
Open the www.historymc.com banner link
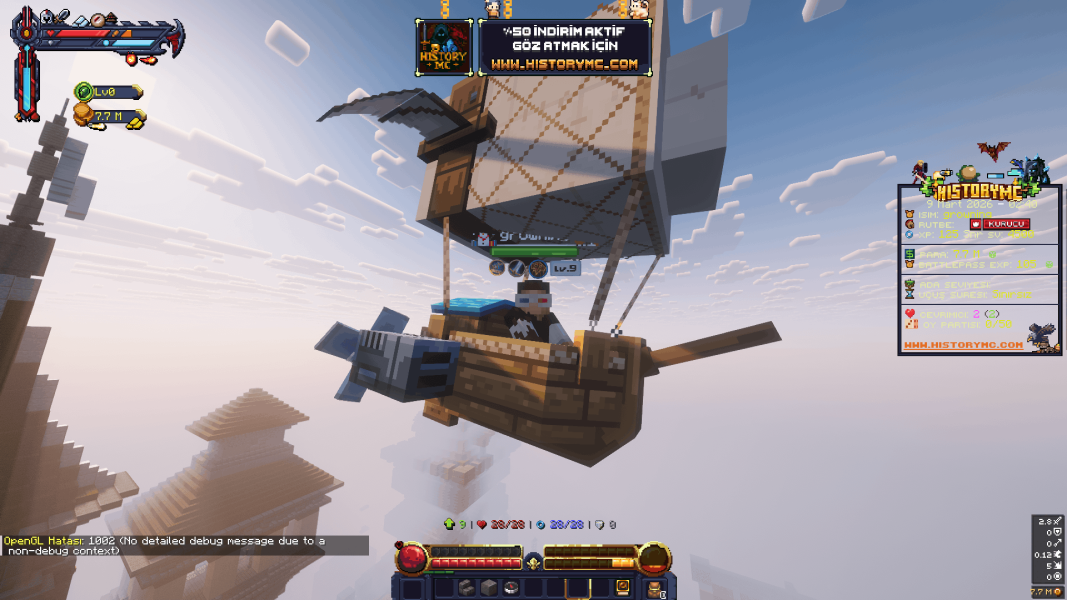pyautogui.click(x=564, y=64)
